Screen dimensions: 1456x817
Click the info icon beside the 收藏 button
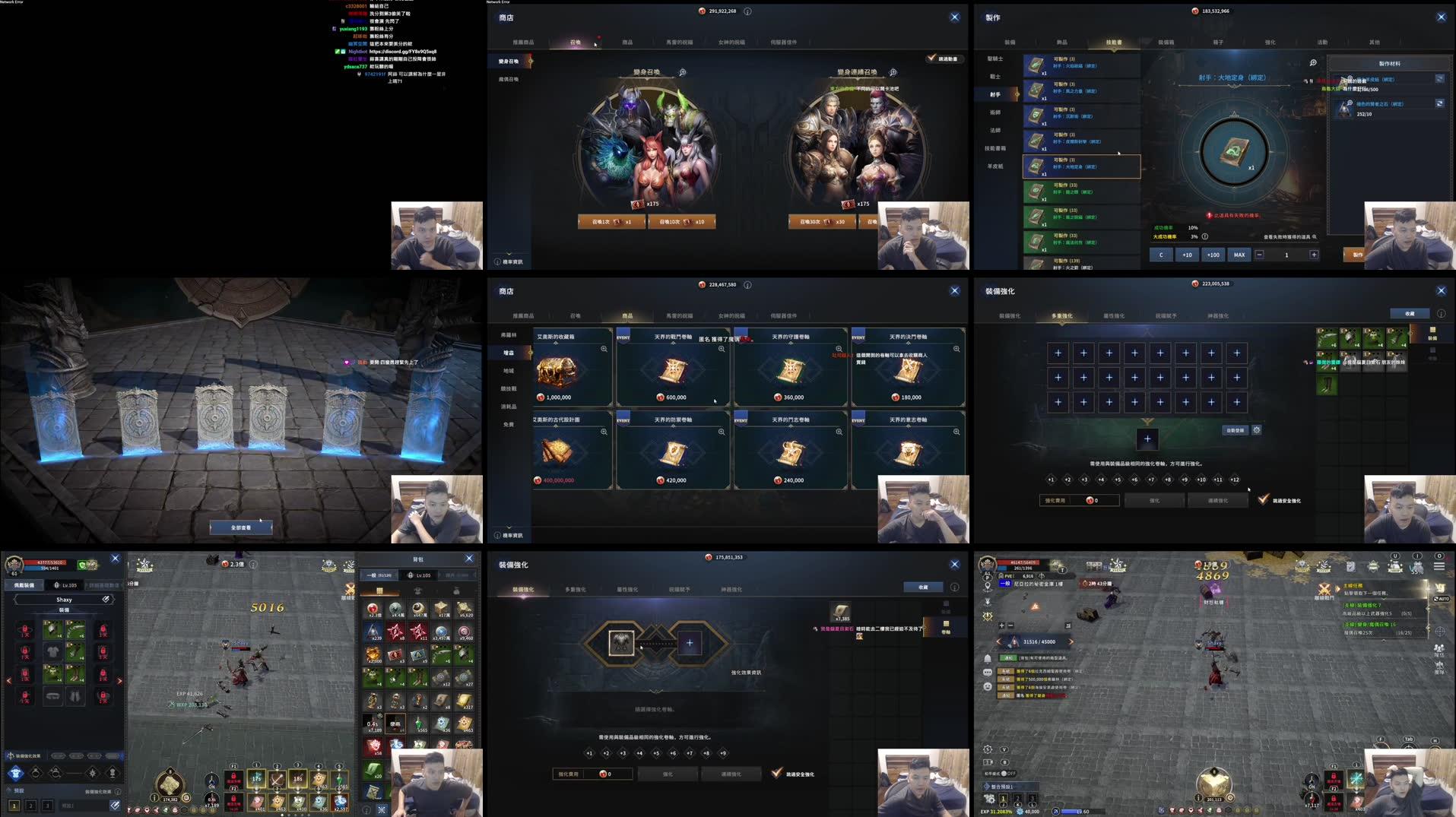(x=1441, y=313)
